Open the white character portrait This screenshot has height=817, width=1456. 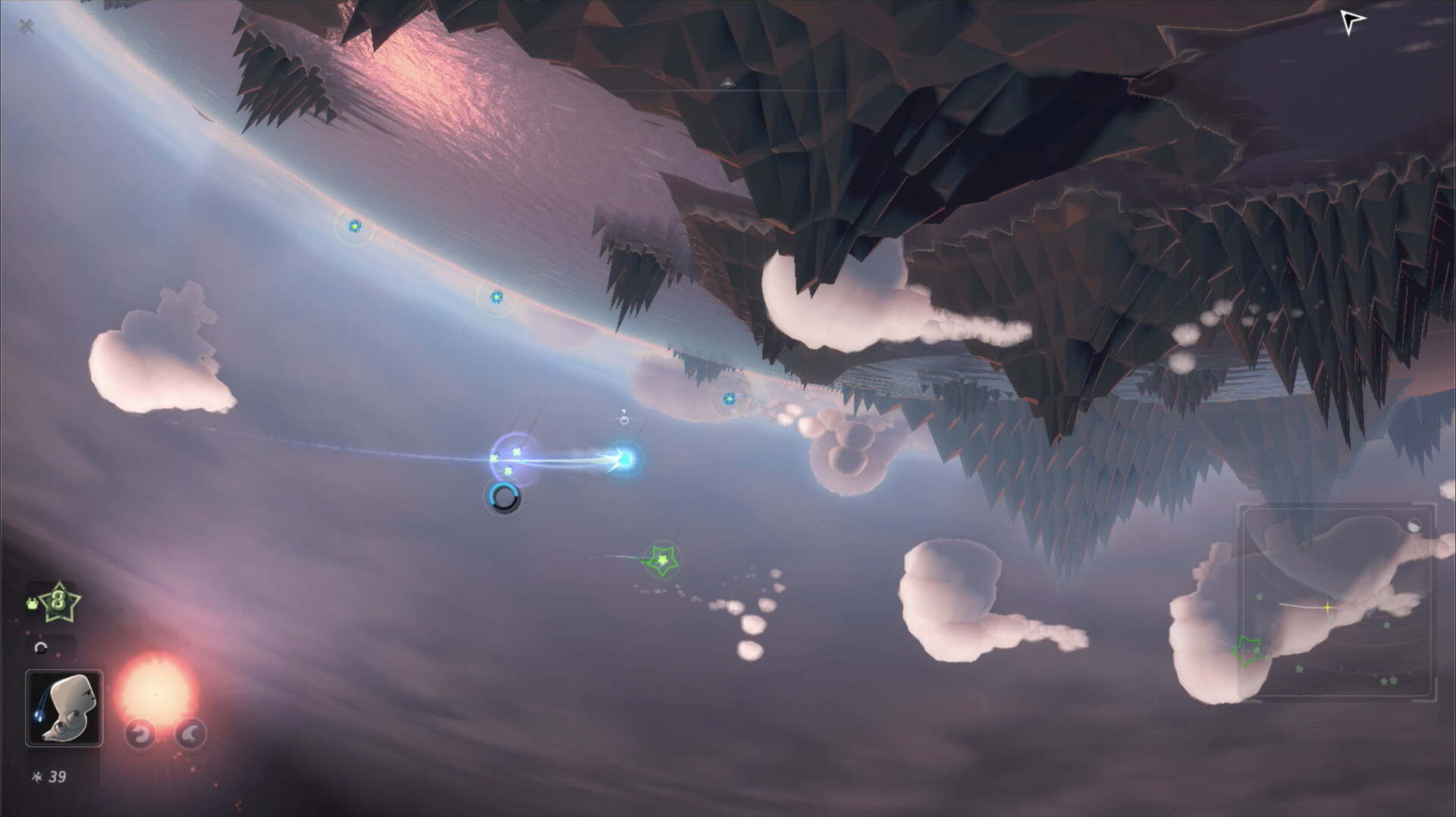(x=64, y=706)
